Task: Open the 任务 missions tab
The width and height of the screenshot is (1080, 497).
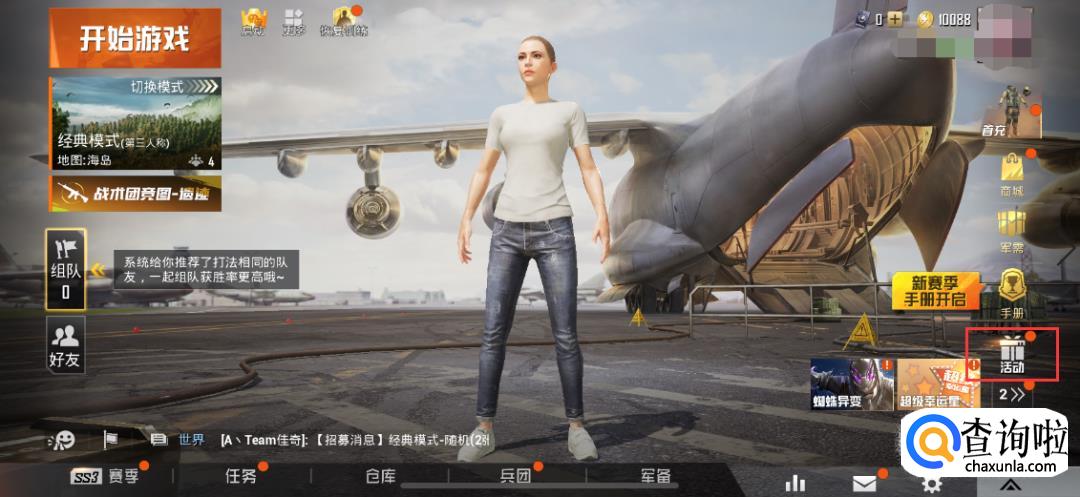Action: coord(241,477)
